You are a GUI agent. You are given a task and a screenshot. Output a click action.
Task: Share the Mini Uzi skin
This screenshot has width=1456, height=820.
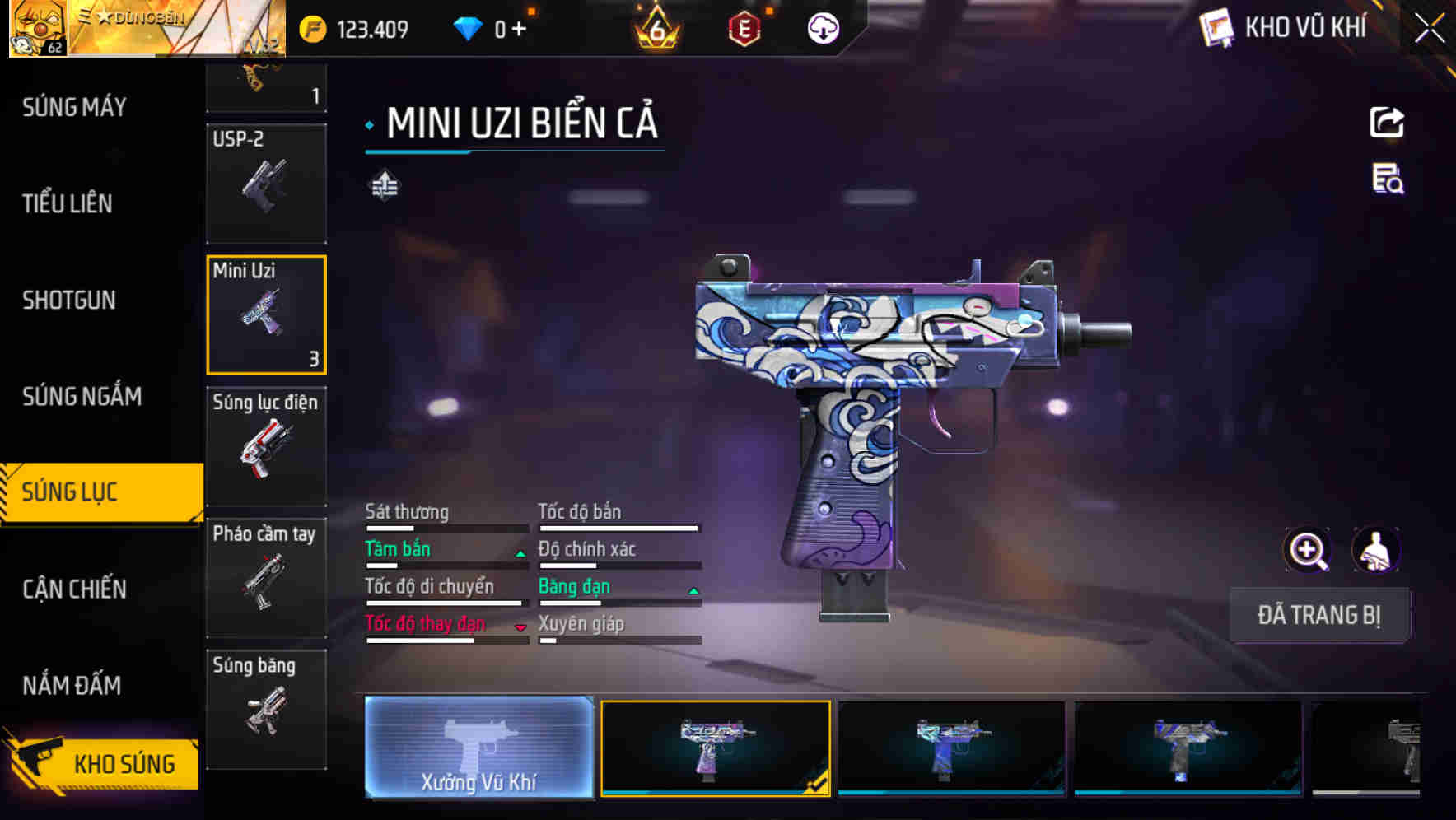[1387, 123]
